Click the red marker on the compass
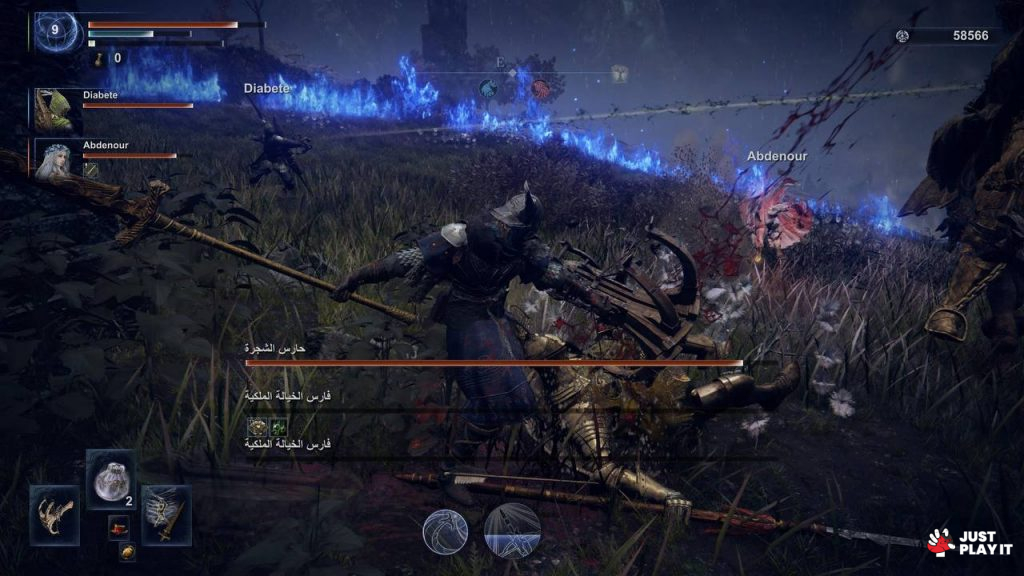 540,88
